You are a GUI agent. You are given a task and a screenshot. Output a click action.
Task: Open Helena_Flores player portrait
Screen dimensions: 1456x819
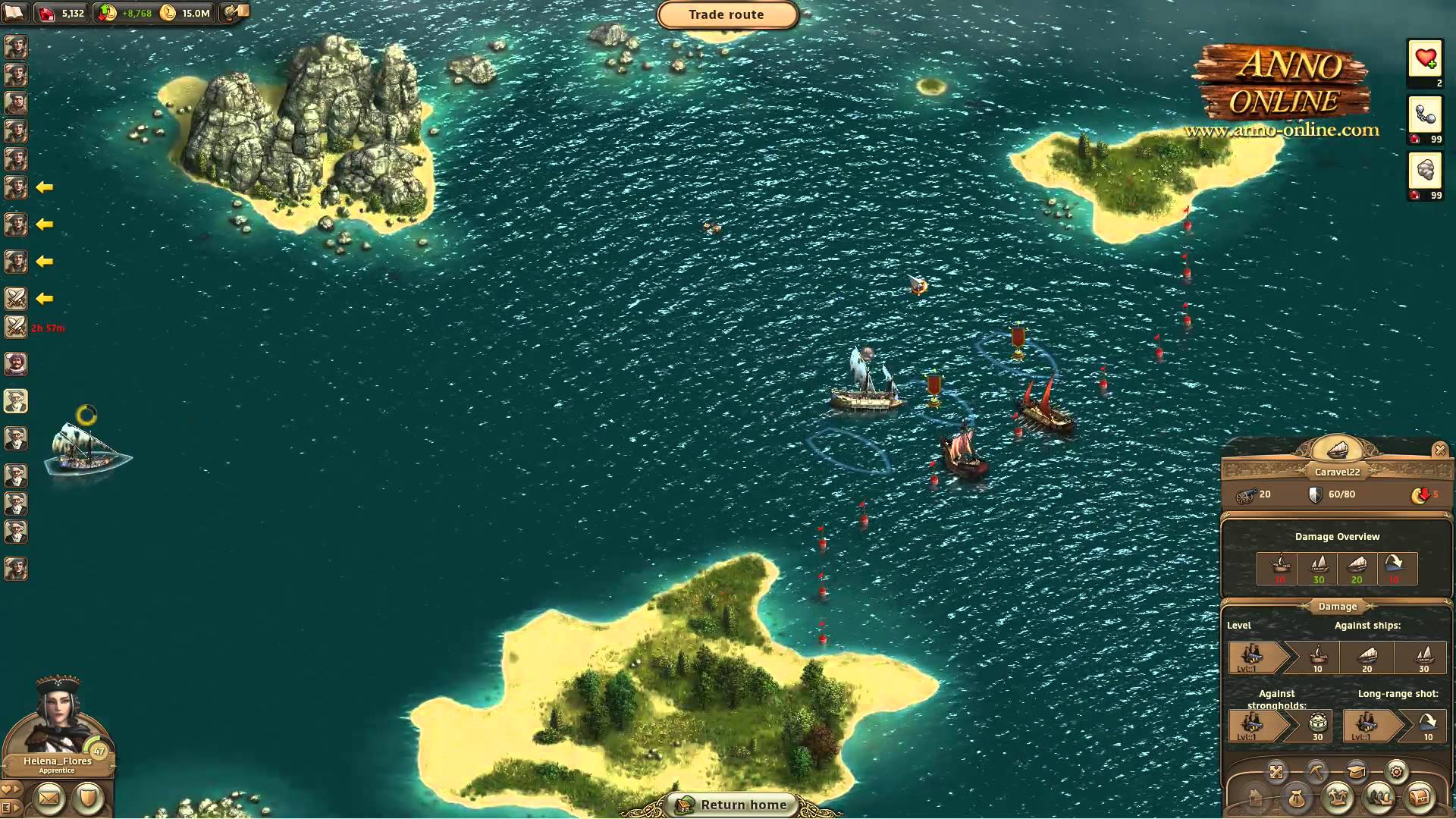pyautogui.click(x=58, y=720)
